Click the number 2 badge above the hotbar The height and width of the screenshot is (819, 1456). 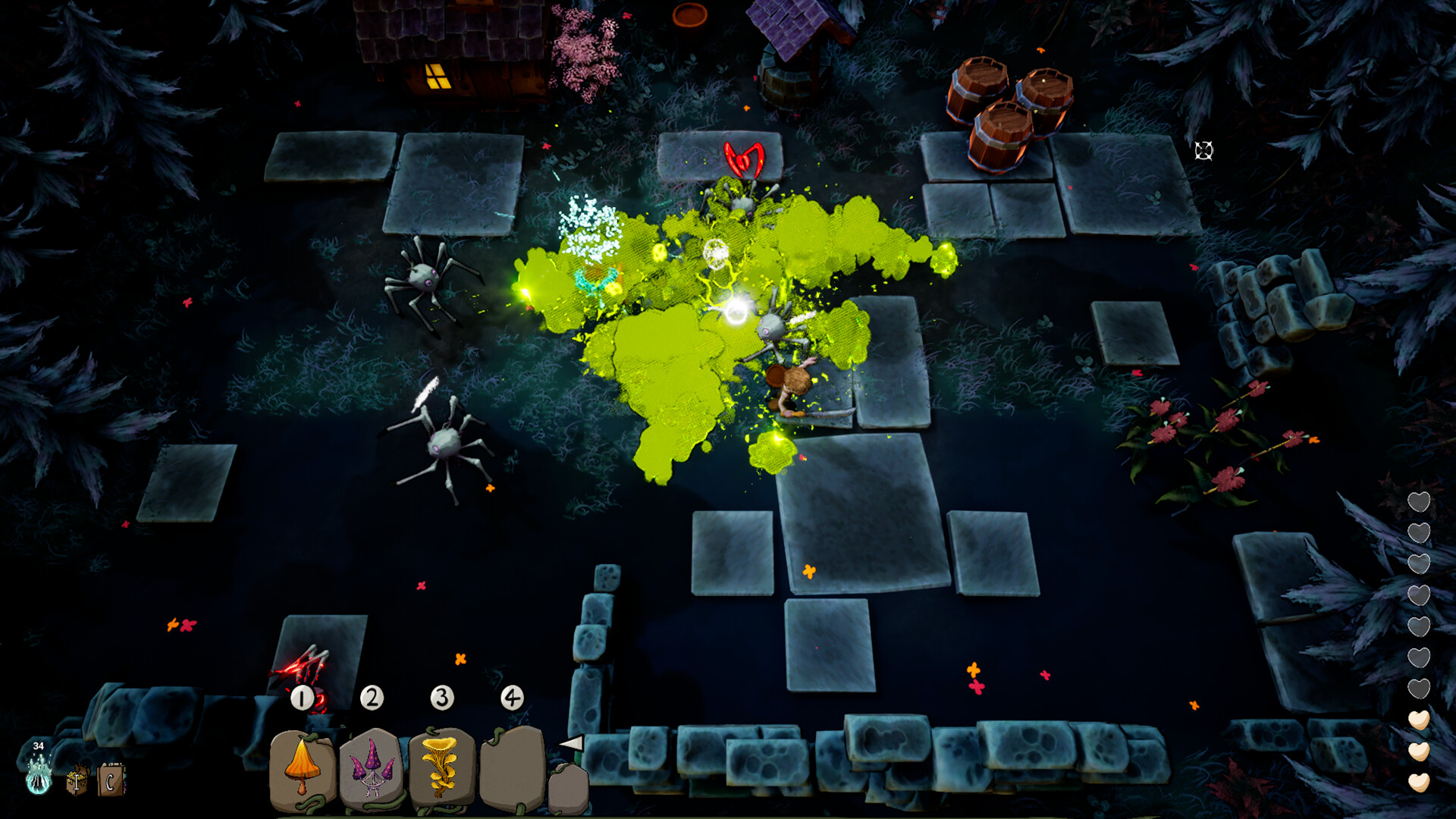[371, 698]
